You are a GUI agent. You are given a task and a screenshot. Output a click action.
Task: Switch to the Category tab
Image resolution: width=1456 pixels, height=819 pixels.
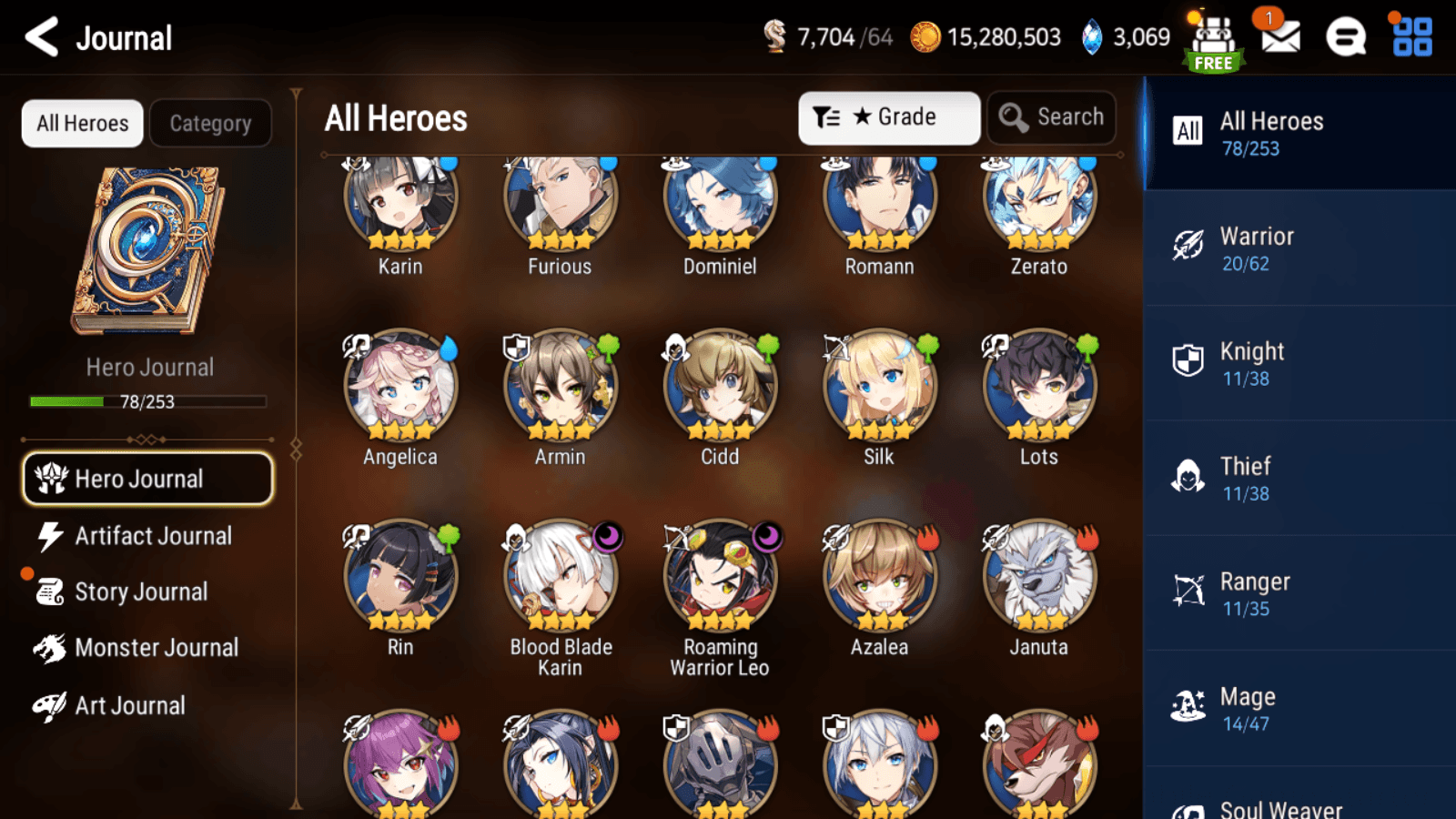point(211,123)
